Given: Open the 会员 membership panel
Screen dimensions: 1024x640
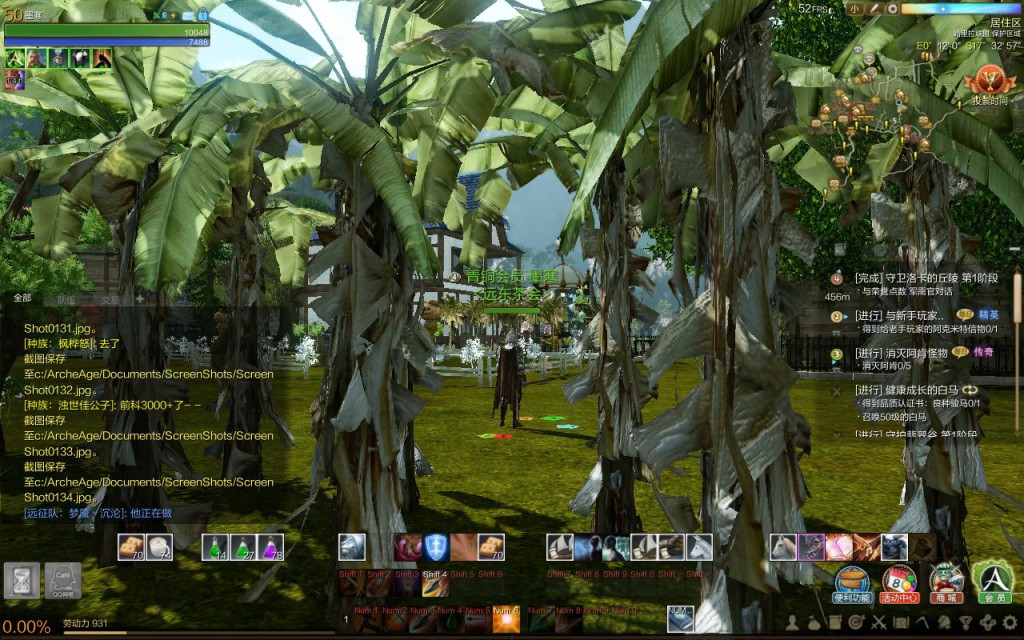Looking at the screenshot, I should tap(993, 580).
